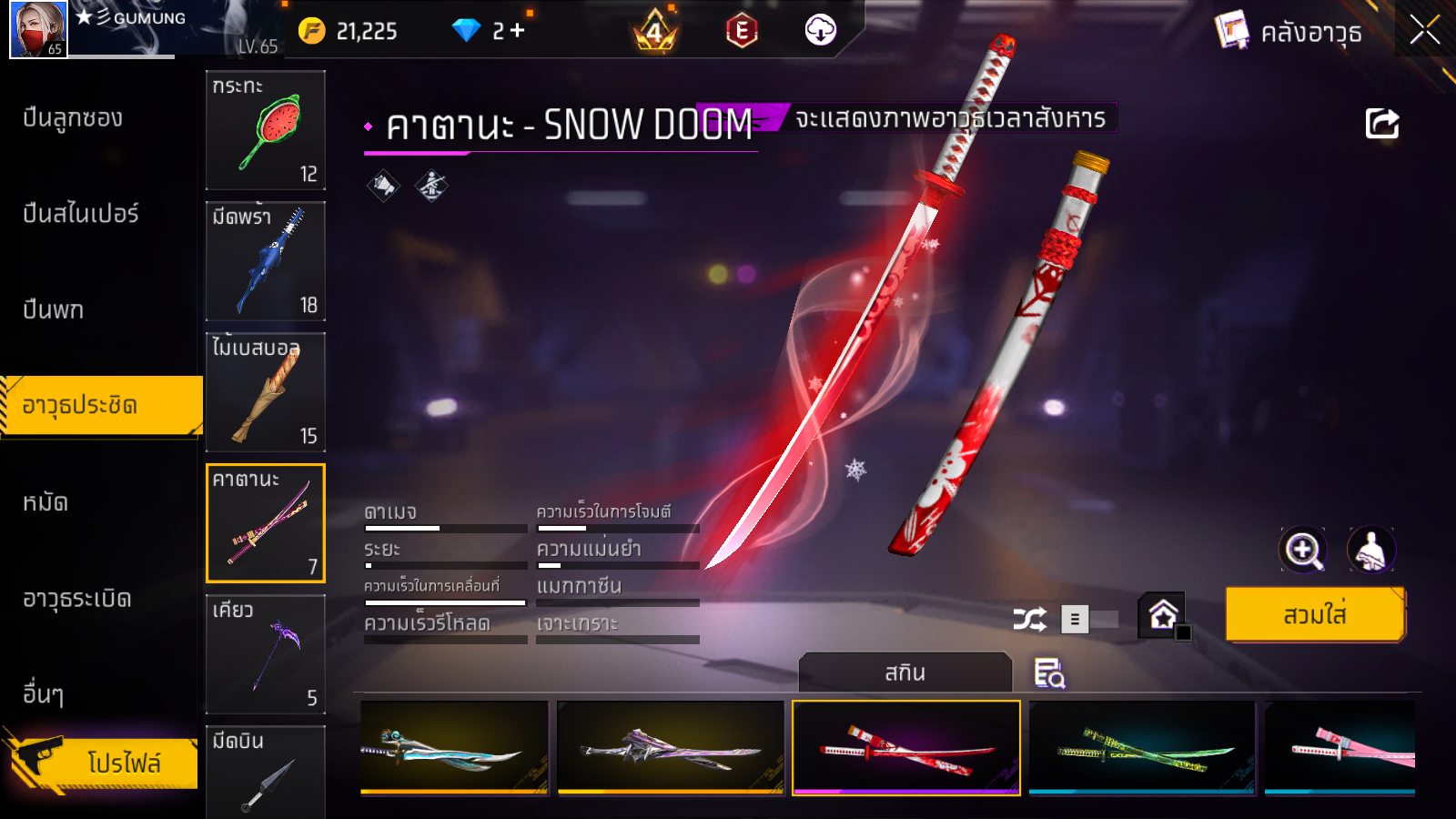
Task: Open the skin search filter icon
Action: point(1049,673)
